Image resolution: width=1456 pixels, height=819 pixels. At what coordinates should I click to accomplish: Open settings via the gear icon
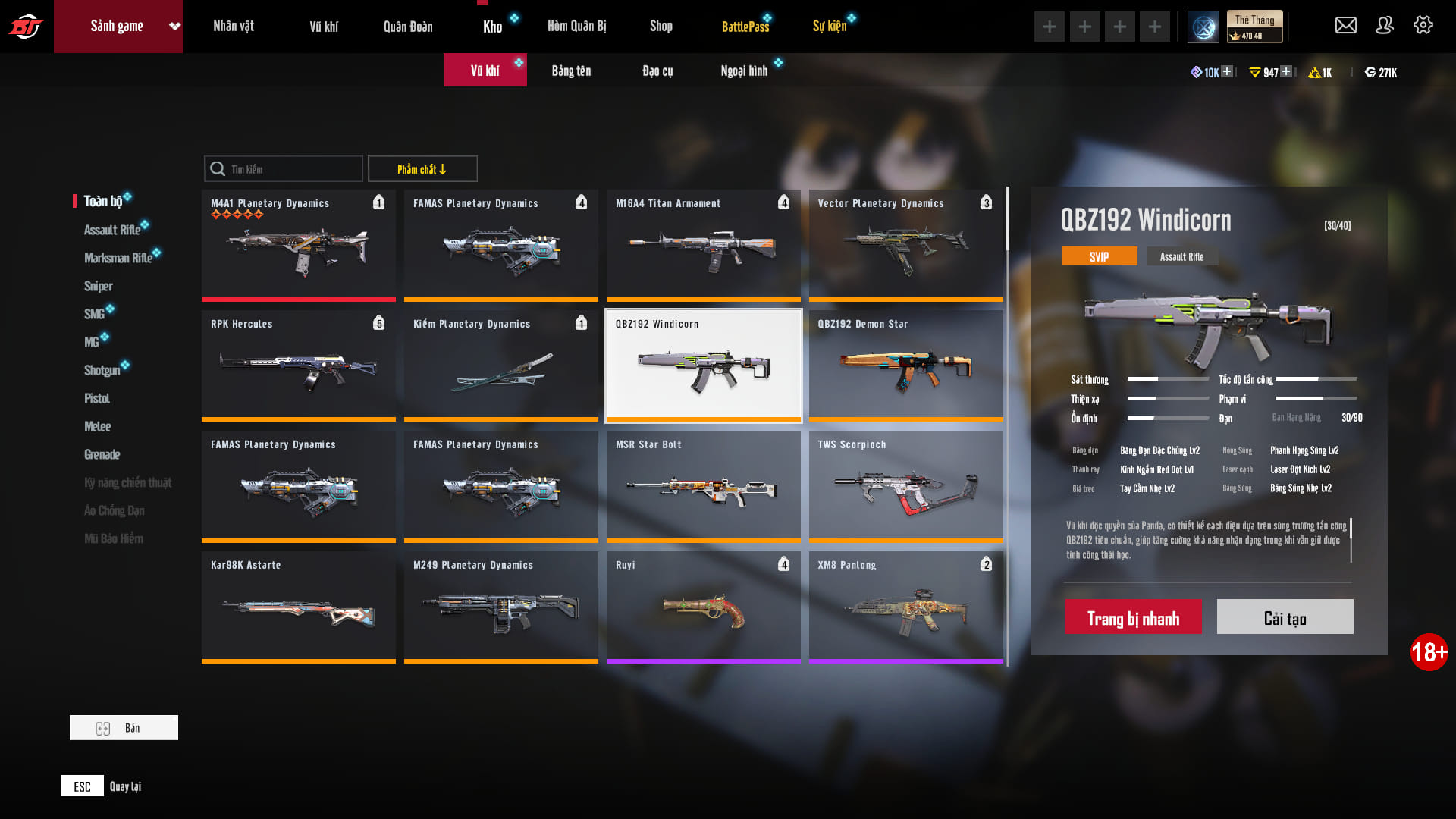(1423, 26)
